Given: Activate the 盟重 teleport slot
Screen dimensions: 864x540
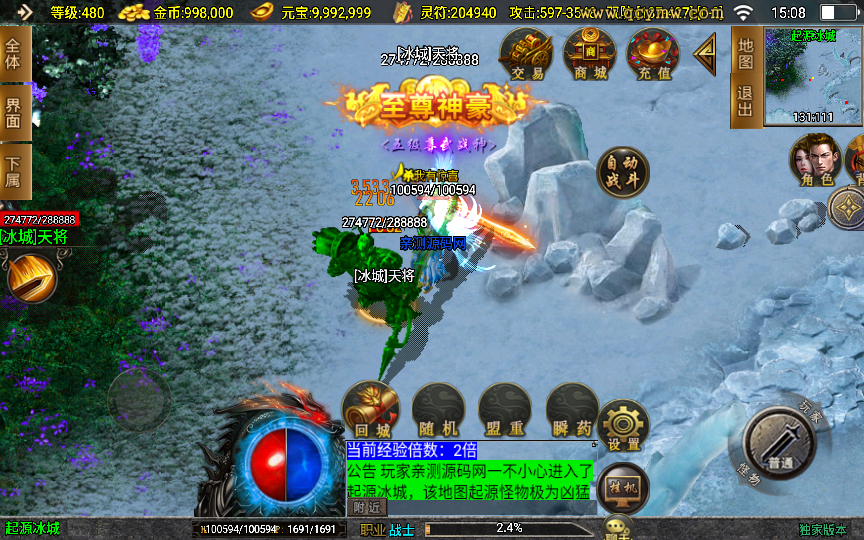Looking at the screenshot, I should point(505,410).
